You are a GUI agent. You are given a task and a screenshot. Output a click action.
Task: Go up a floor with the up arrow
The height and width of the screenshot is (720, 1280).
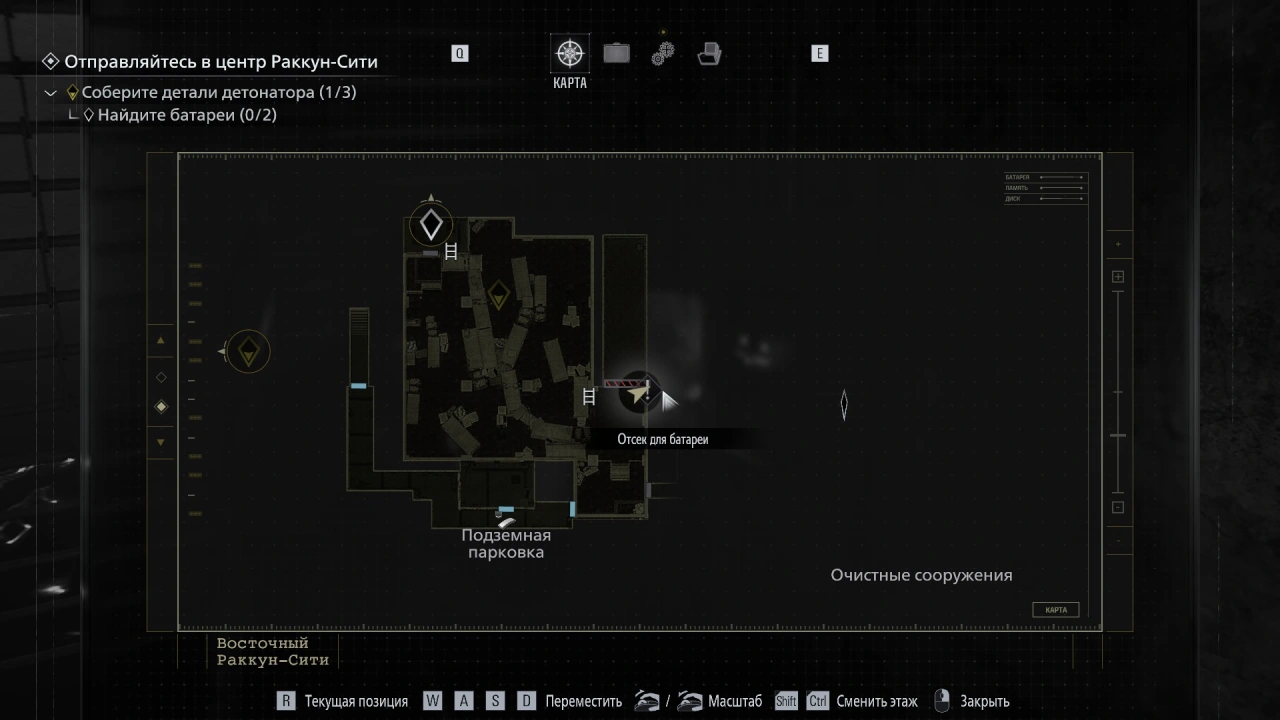coord(161,341)
